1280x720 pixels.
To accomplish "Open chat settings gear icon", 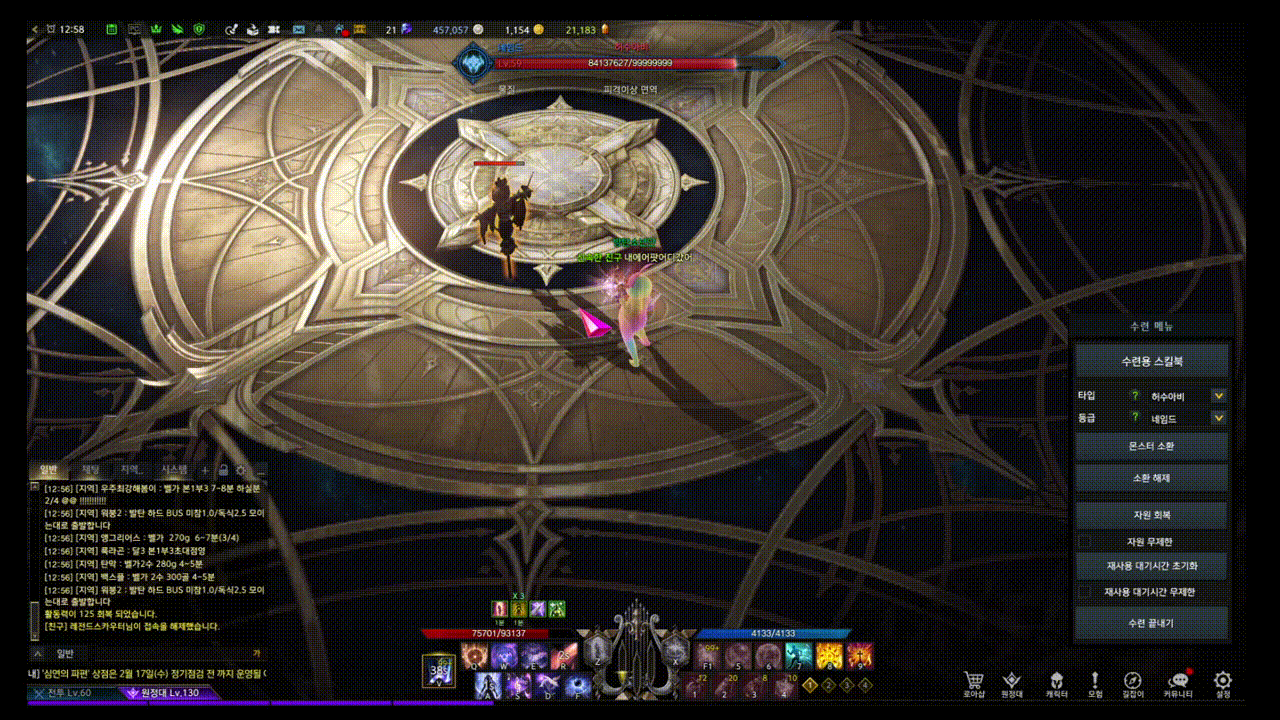I will coord(241,469).
